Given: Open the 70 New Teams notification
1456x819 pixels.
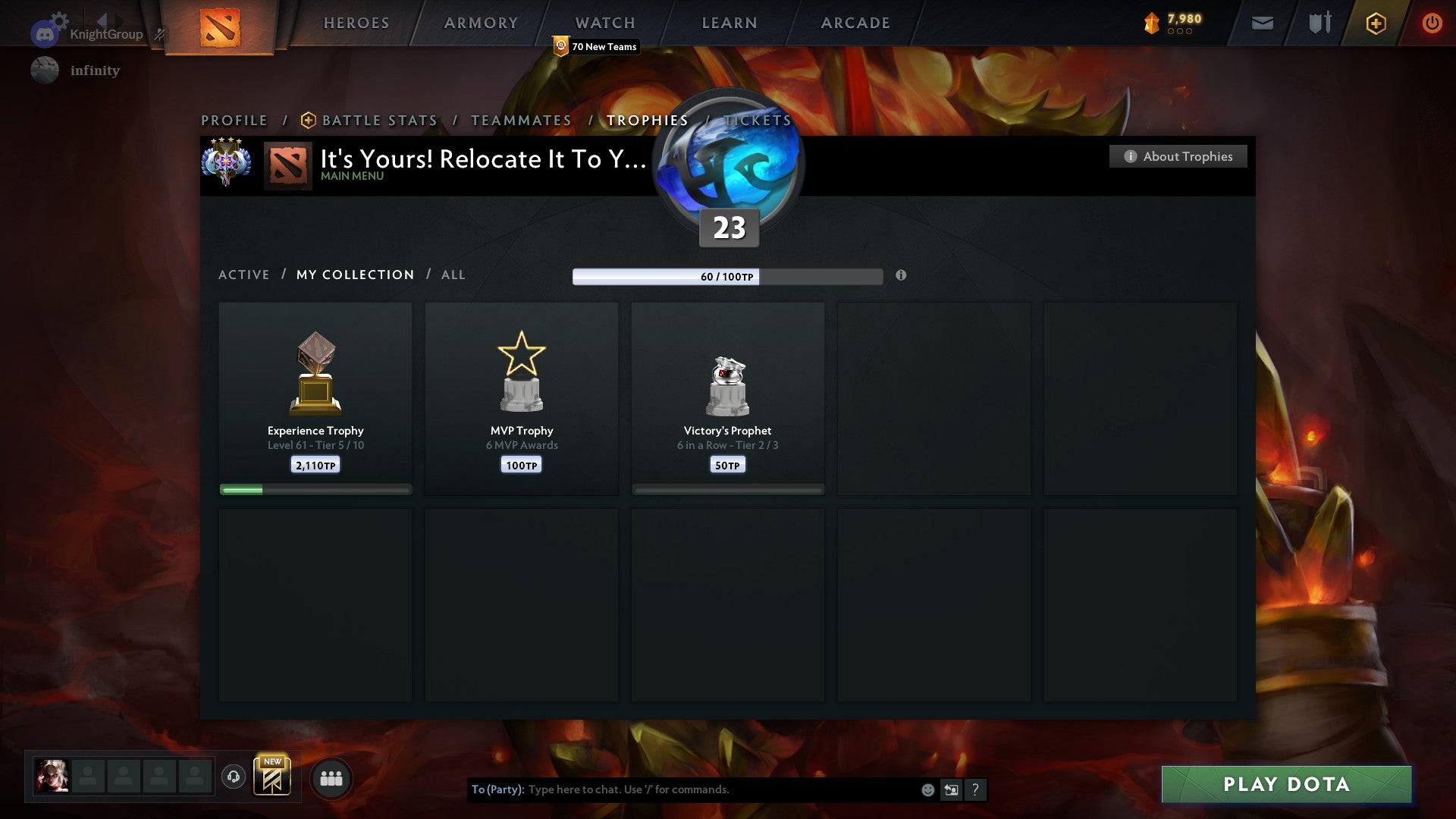Looking at the screenshot, I should tap(595, 46).
